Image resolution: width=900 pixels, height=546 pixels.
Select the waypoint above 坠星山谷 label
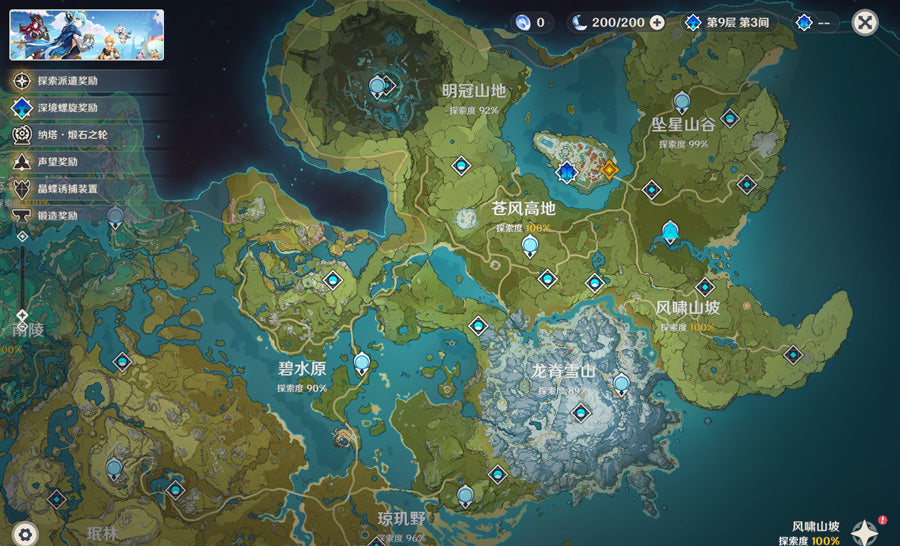(682, 100)
